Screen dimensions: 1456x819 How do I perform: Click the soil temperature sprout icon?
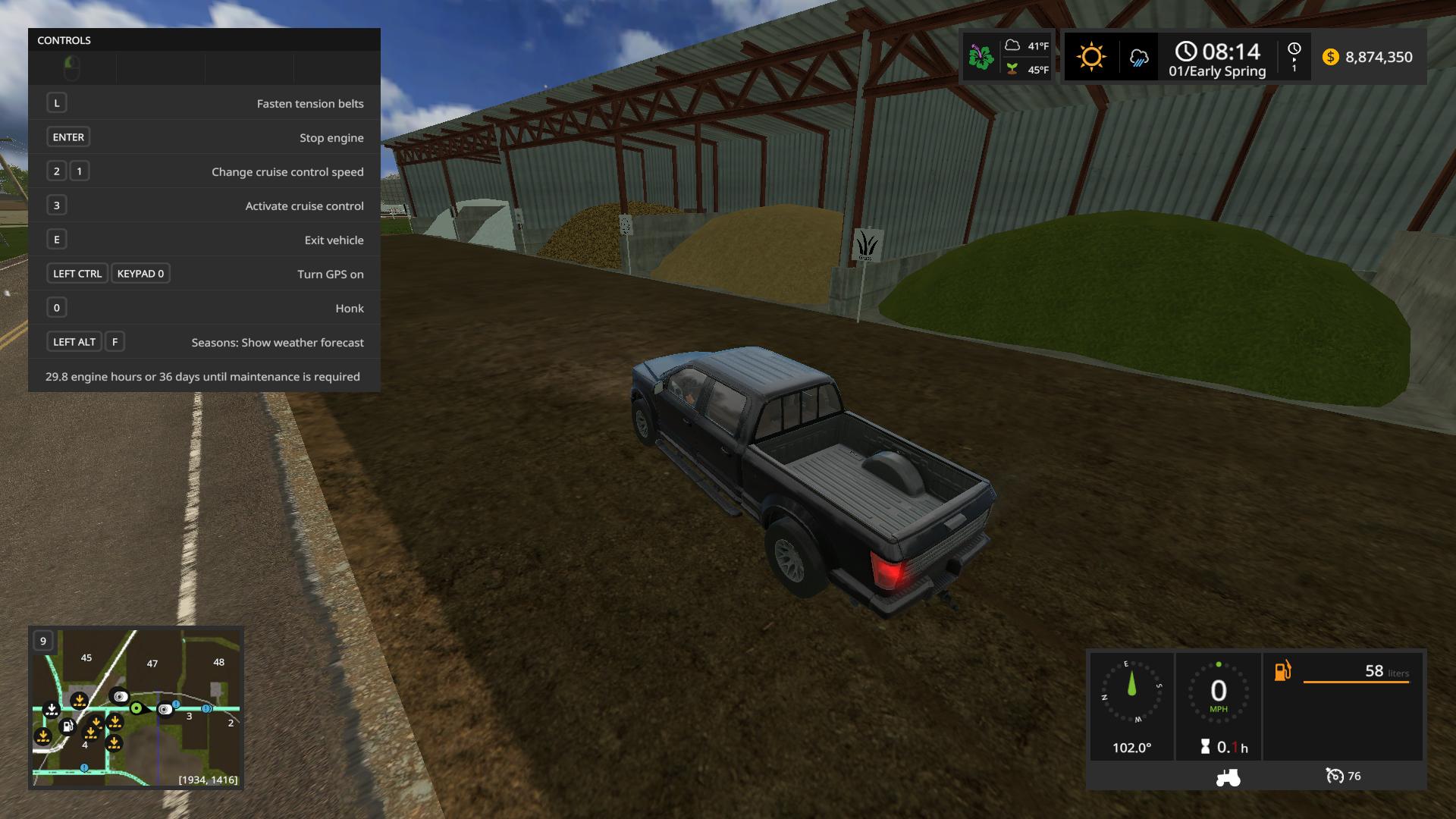pos(1012,69)
